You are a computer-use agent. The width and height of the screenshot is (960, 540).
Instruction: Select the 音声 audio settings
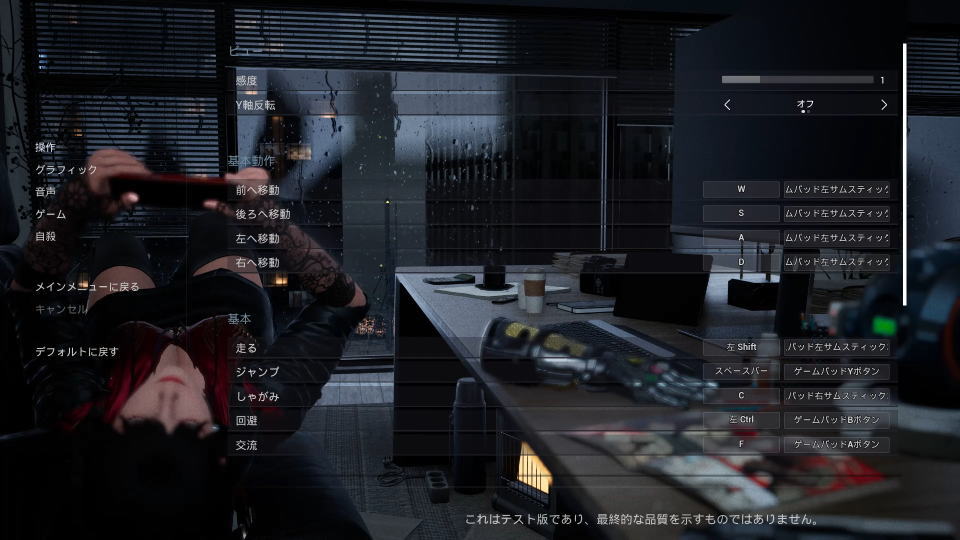[x=46, y=192]
